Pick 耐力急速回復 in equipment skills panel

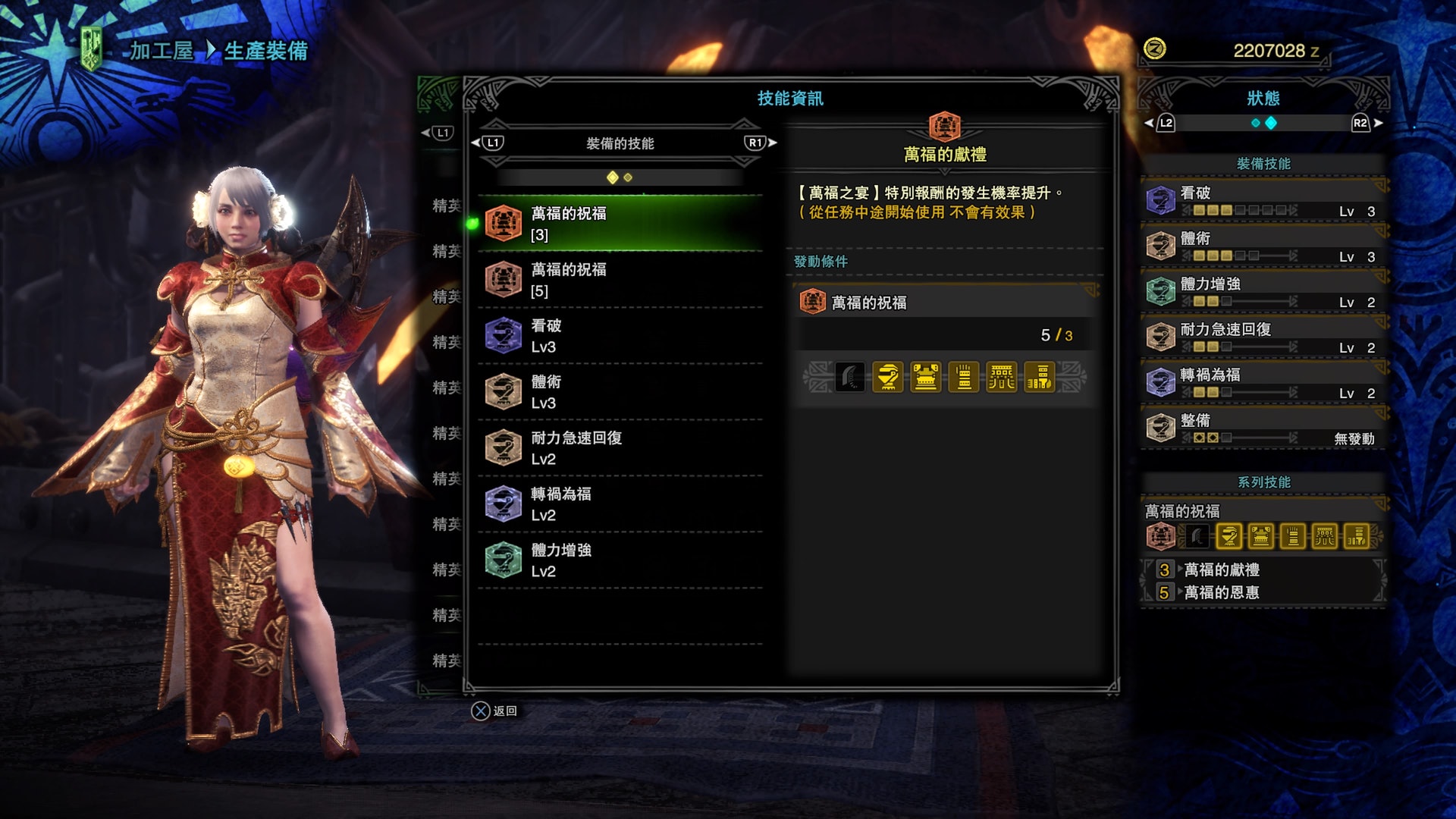1263,337
